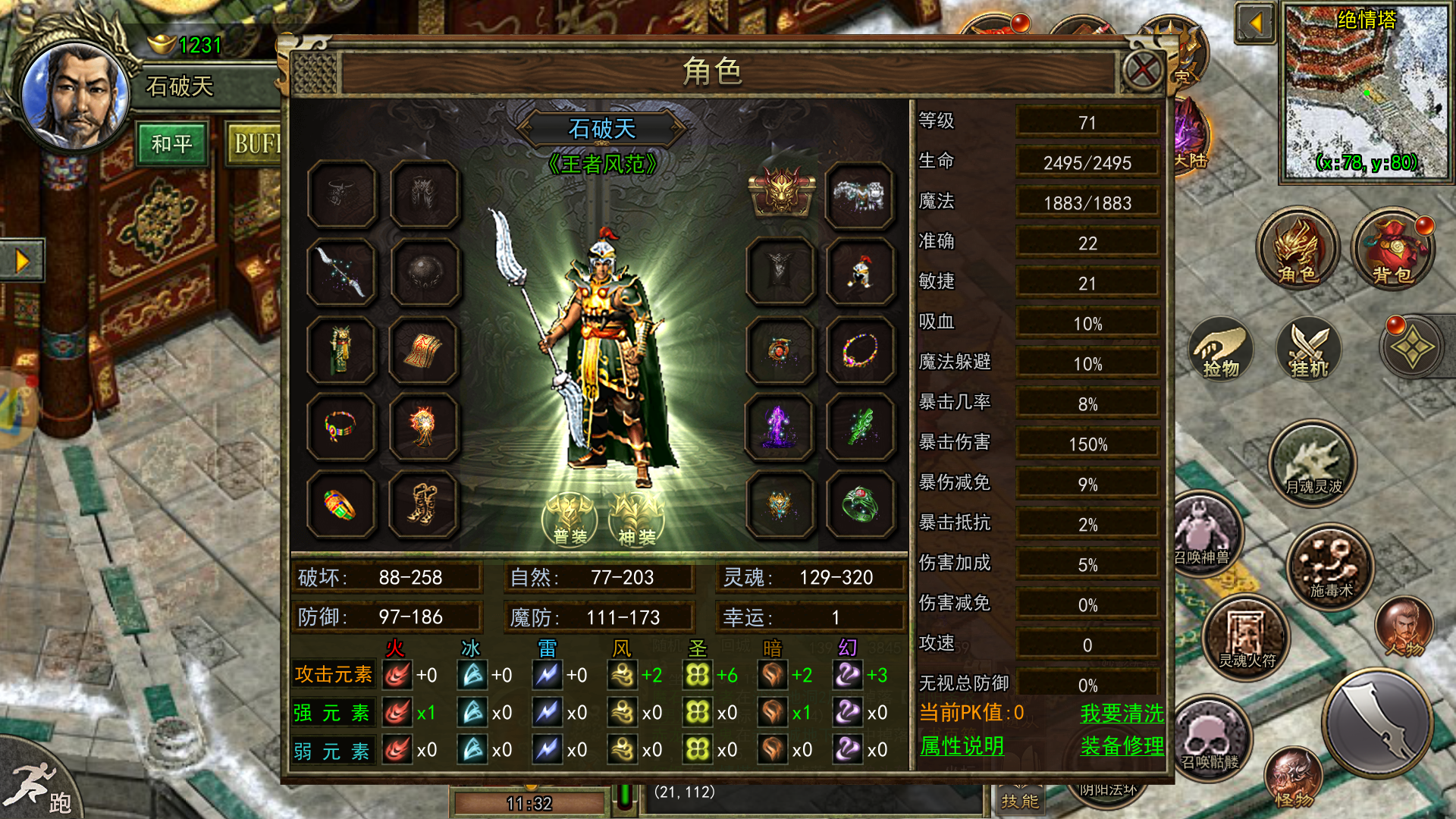
Task: Cast the 施毒术 poison skill
Action: pos(1331,567)
